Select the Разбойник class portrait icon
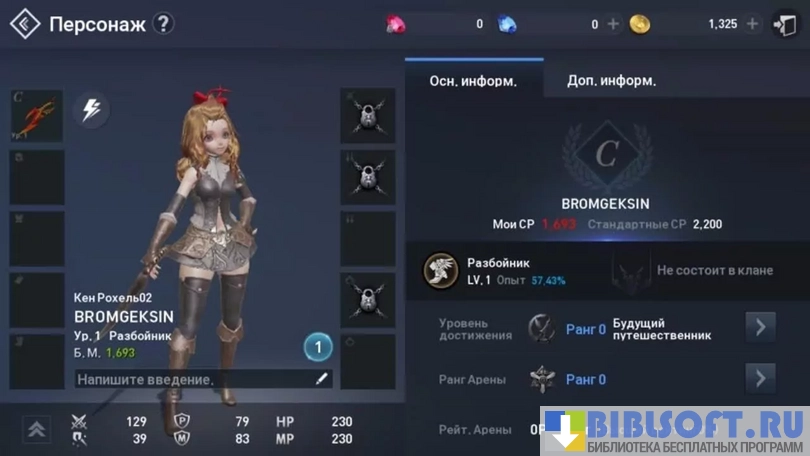The height and width of the screenshot is (456, 810). coord(440,269)
